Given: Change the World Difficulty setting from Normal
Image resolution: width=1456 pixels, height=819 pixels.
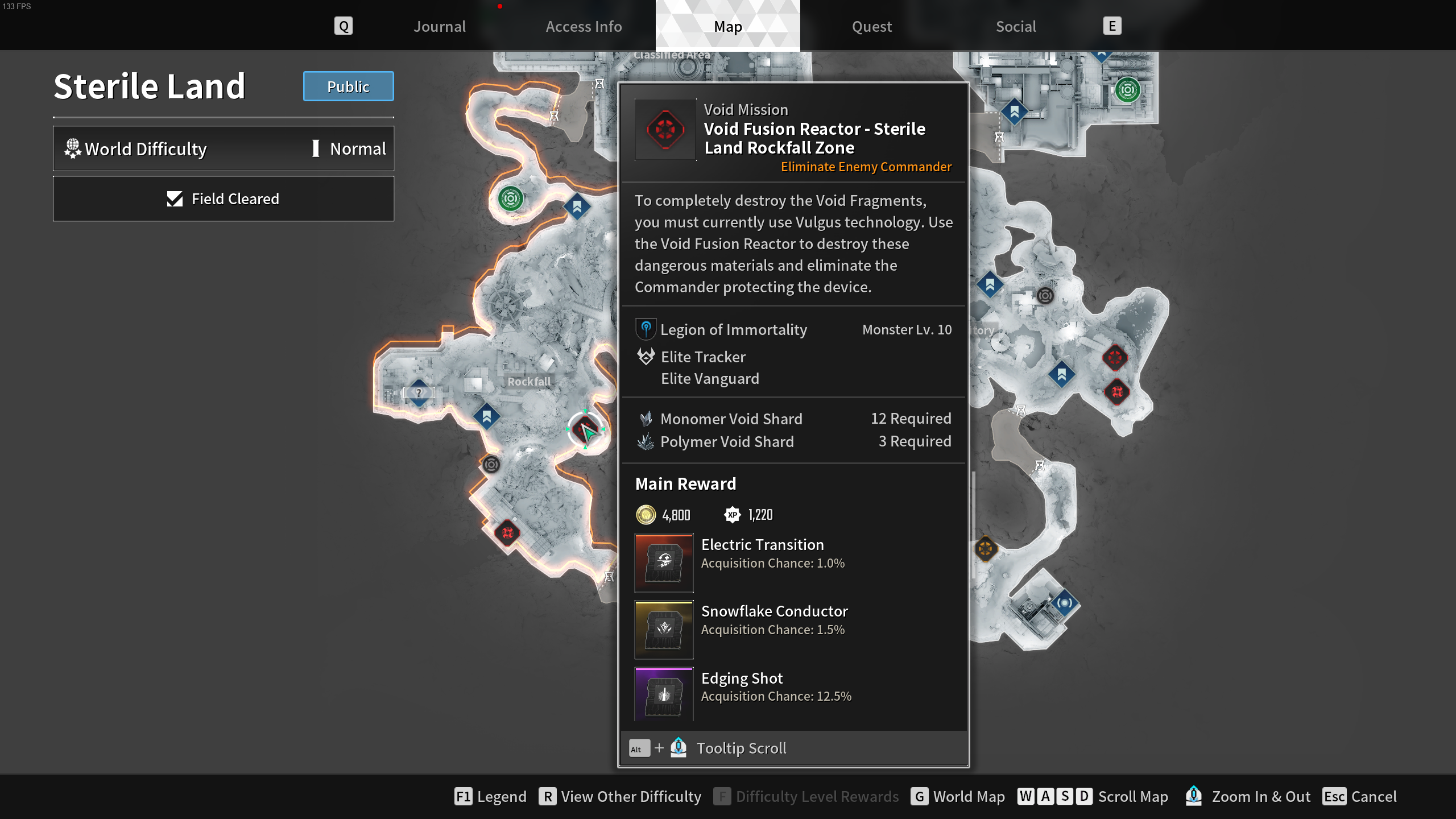Looking at the screenshot, I should click(x=224, y=148).
